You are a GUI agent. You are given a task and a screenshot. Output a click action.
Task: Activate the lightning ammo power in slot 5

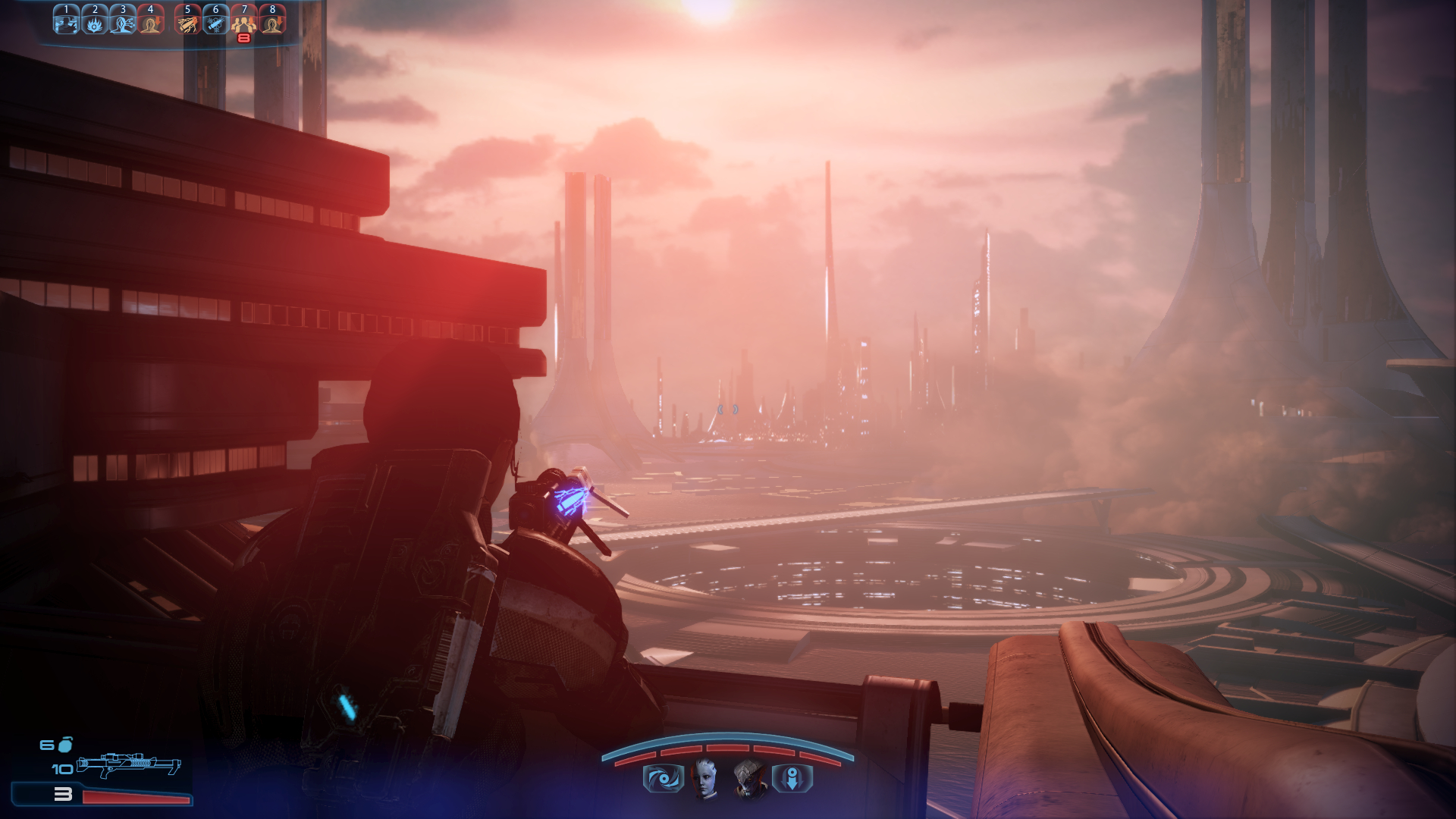click(x=187, y=20)
